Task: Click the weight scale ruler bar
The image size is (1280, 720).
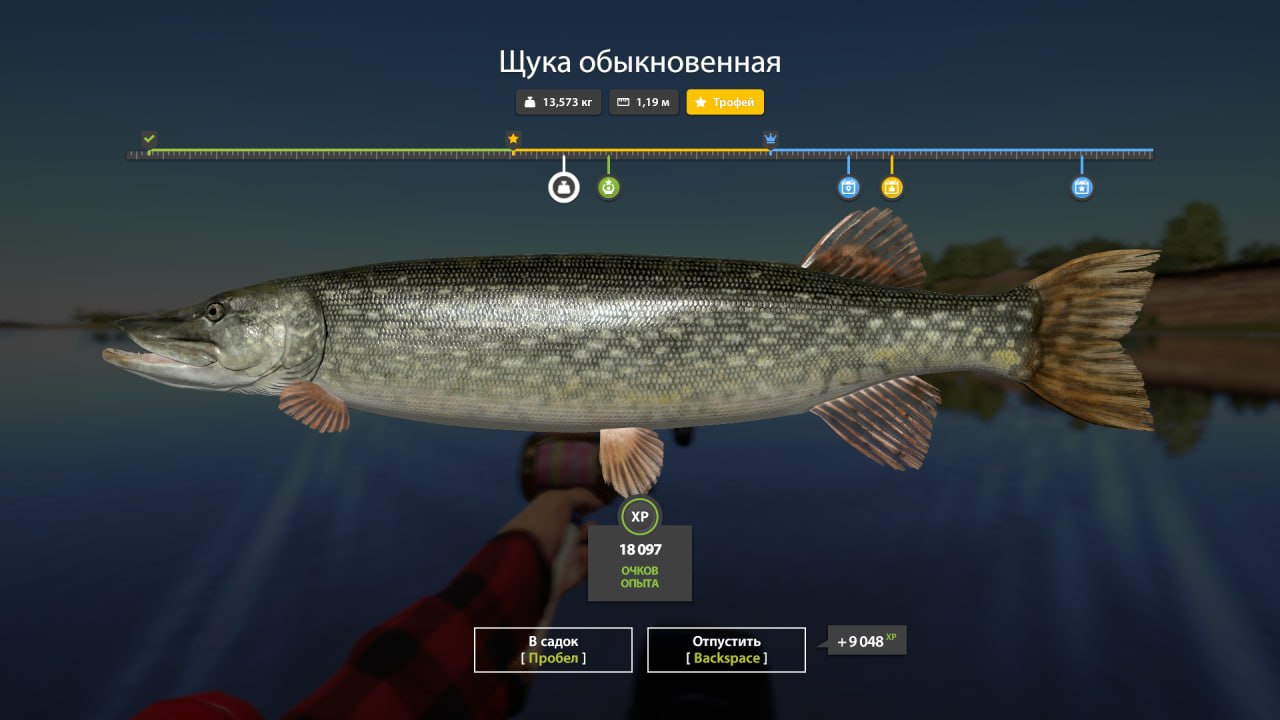Action: [640, 153]
